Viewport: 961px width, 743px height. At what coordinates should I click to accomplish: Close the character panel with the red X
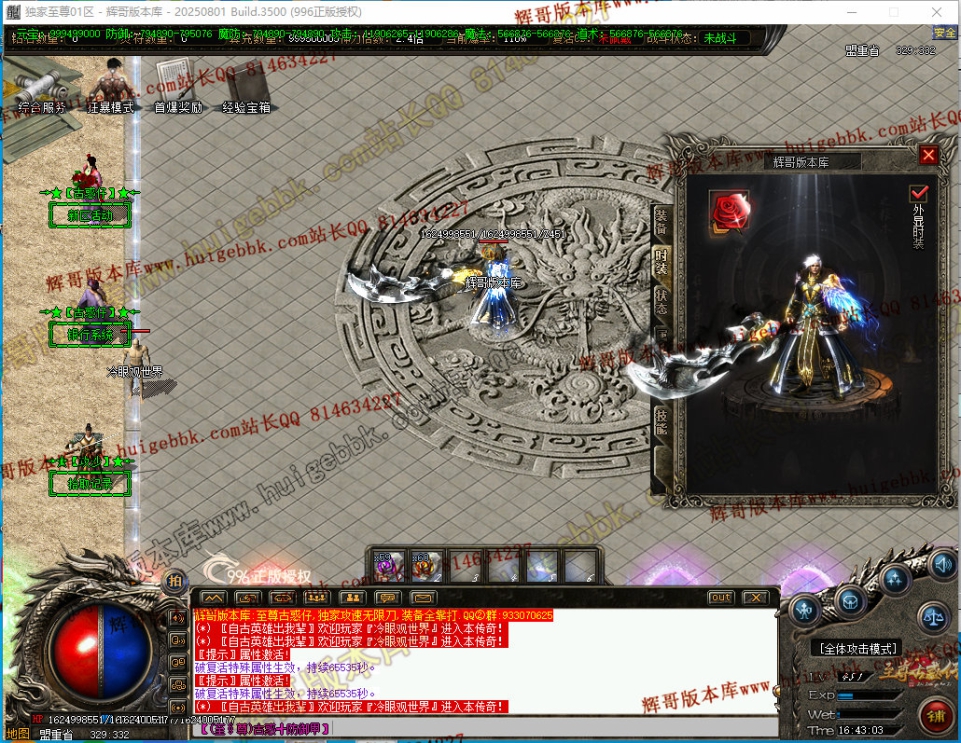coord(928,156)
